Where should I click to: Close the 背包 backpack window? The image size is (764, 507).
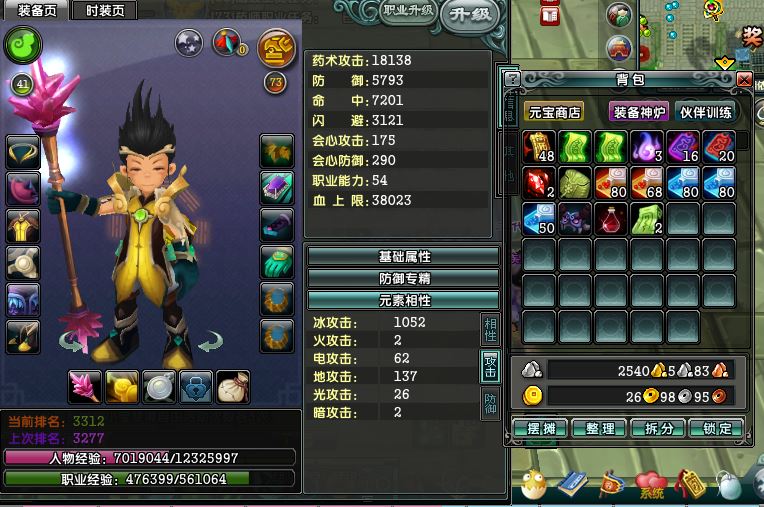tap(744, 79)
